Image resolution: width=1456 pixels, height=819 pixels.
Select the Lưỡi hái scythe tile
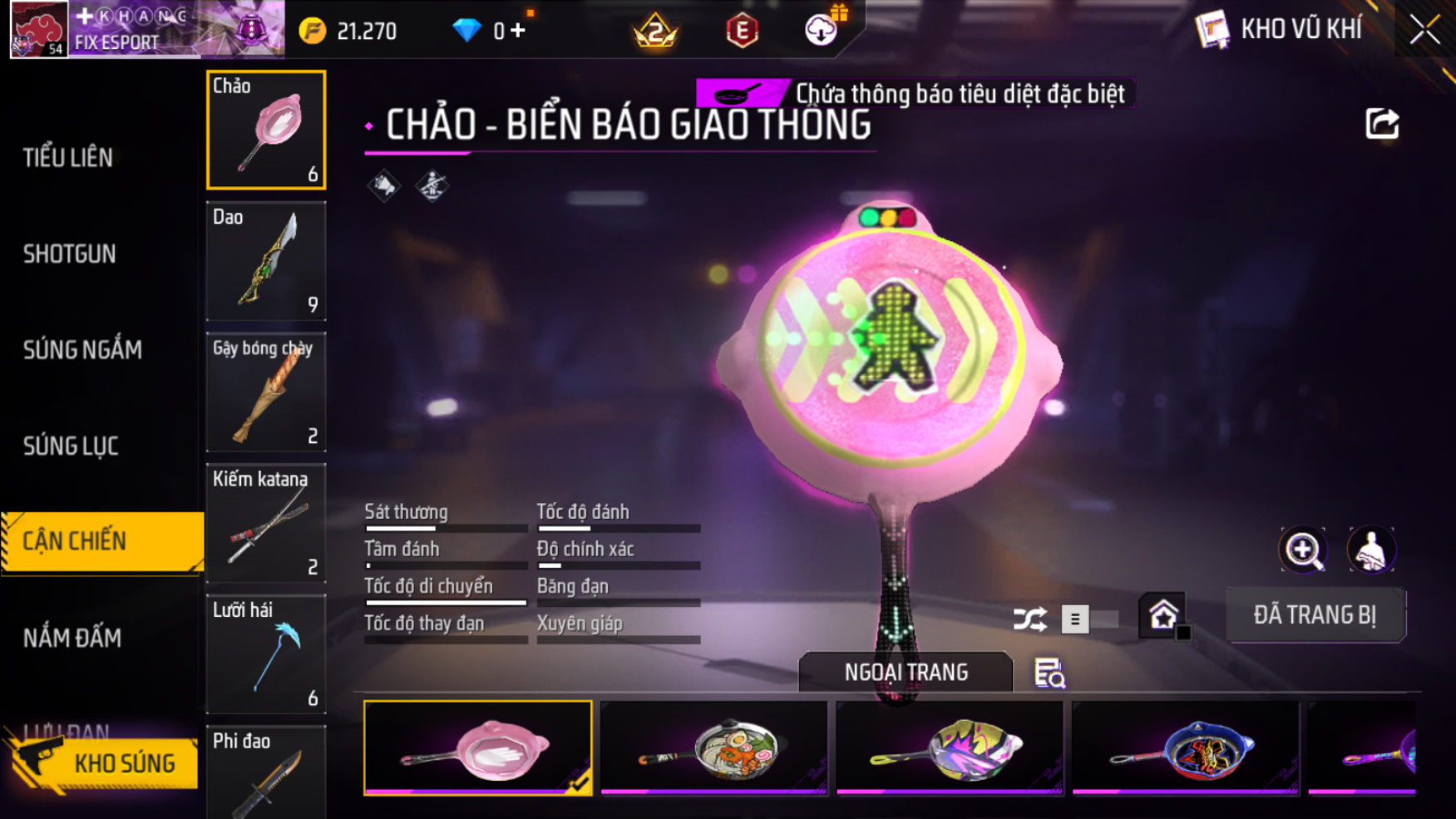click(x=266, y=654)
